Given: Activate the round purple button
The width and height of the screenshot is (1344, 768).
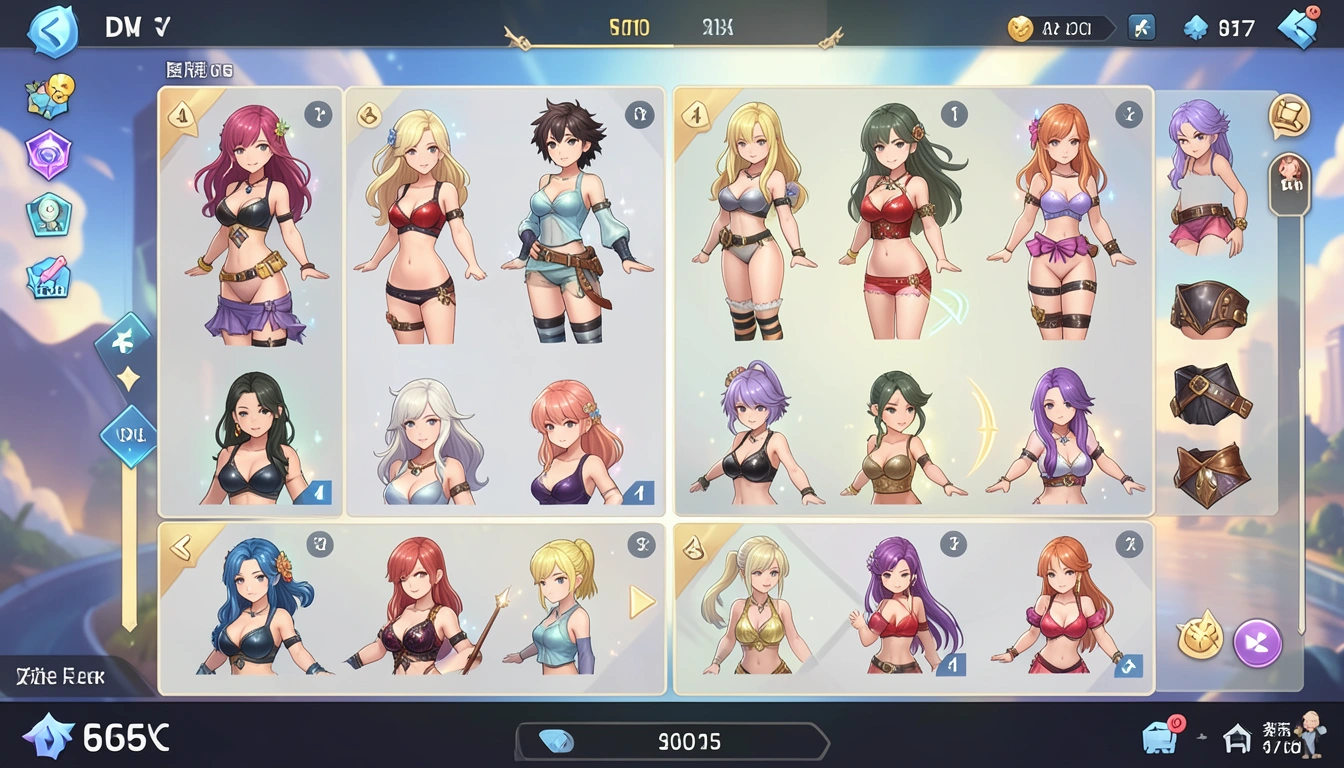Looking at the screenshot, I should coord(1257,643).
